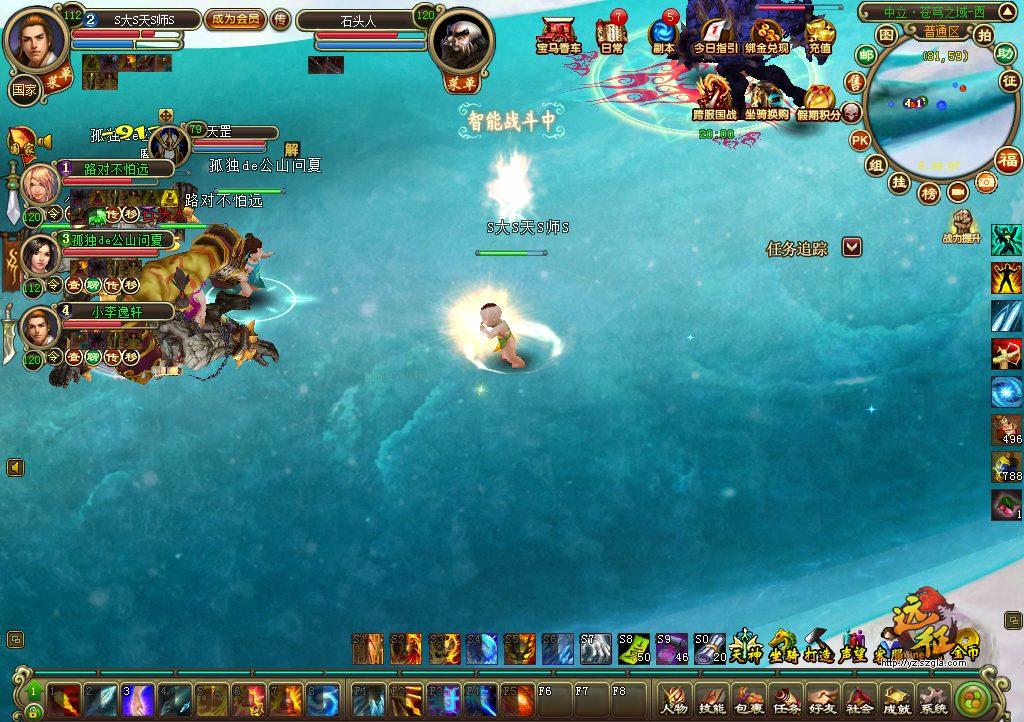Open the 包裹 inventory bag
Image resolution: width=1024 pixels, height=722 pixels.
pyautogui.click(x=749, y=698)
